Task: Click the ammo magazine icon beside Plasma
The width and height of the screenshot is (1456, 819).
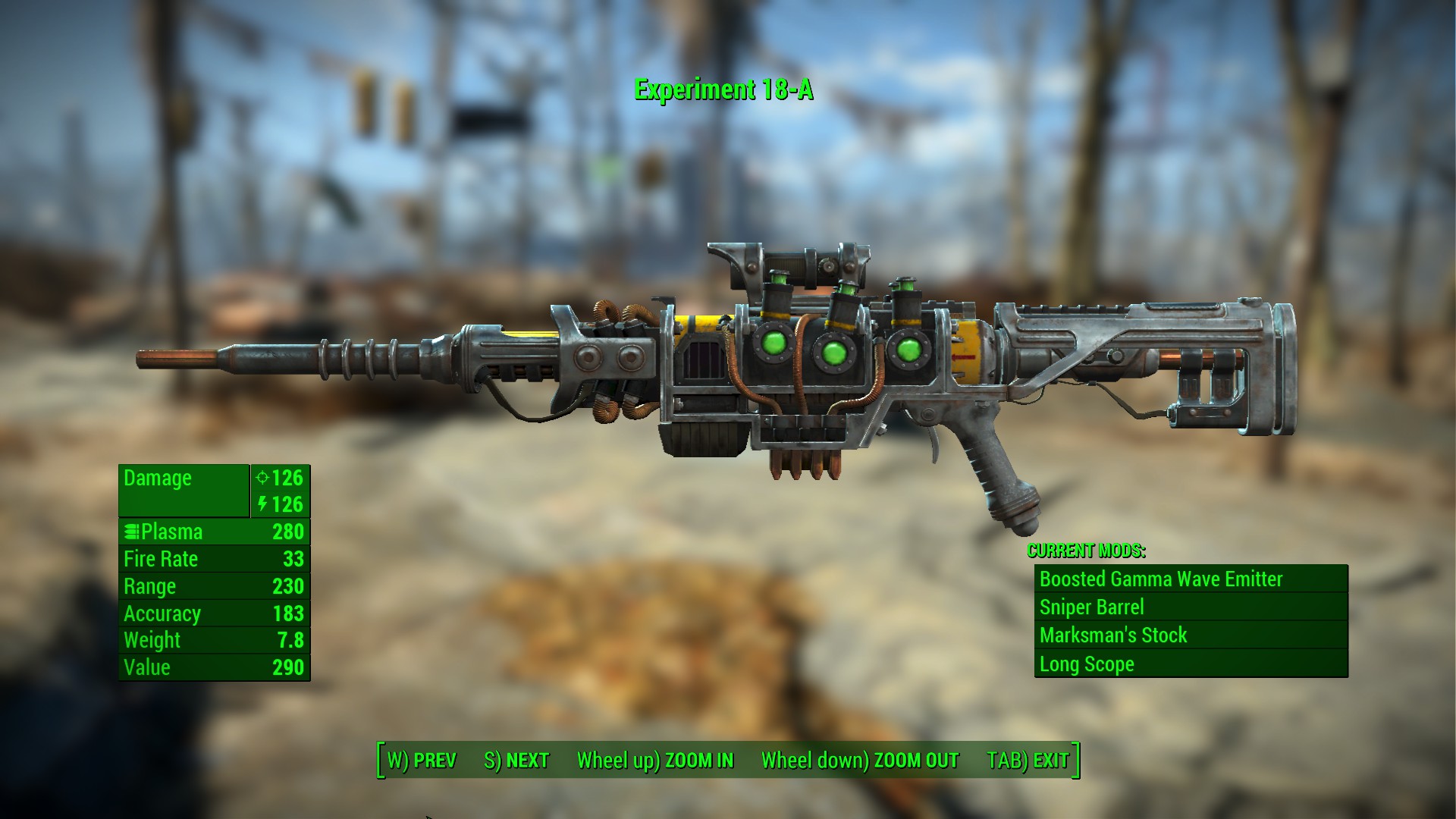Action: [x=133, y=532]
